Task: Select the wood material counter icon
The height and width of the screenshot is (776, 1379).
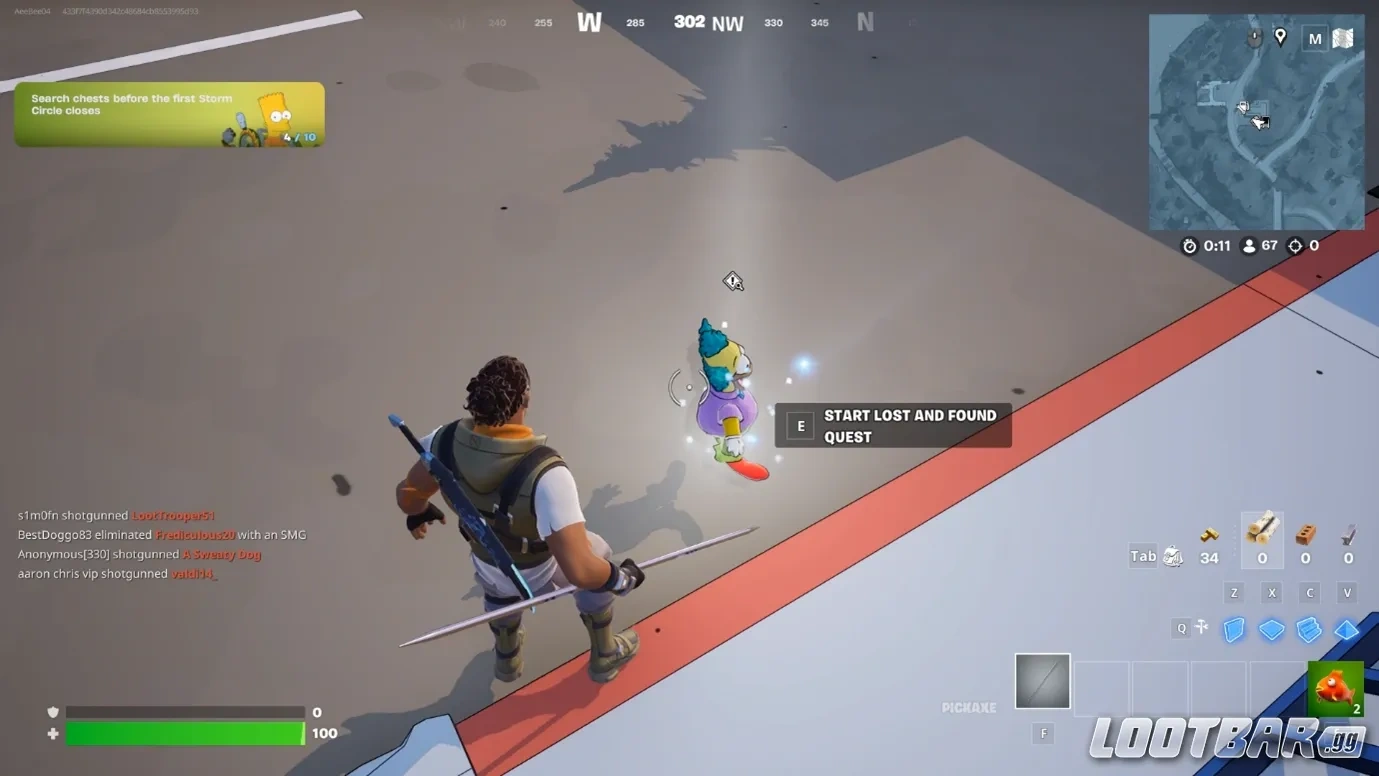Action: point(1261,530)
